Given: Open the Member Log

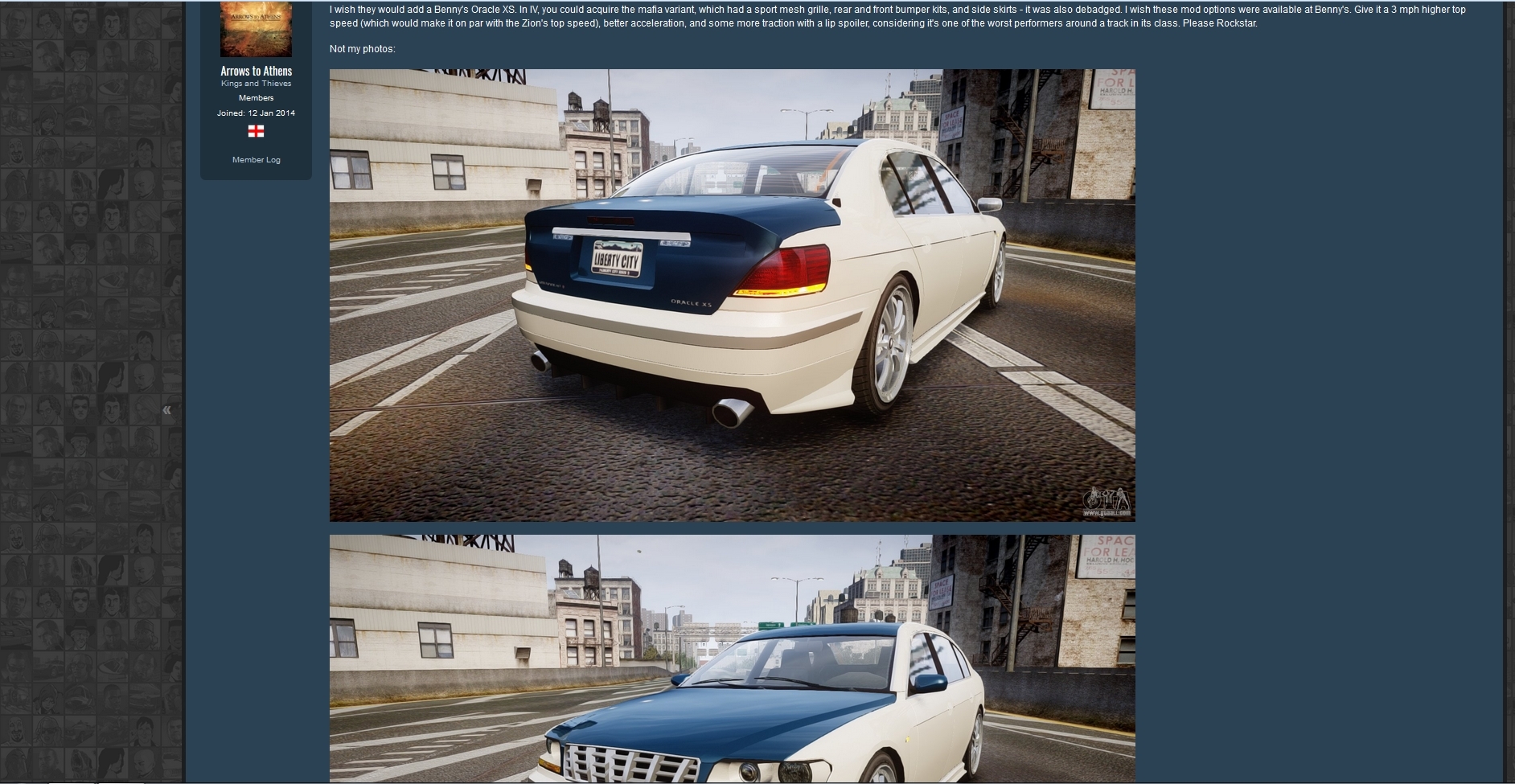Looking at the screenshot, I should click(x=256, y=159).
